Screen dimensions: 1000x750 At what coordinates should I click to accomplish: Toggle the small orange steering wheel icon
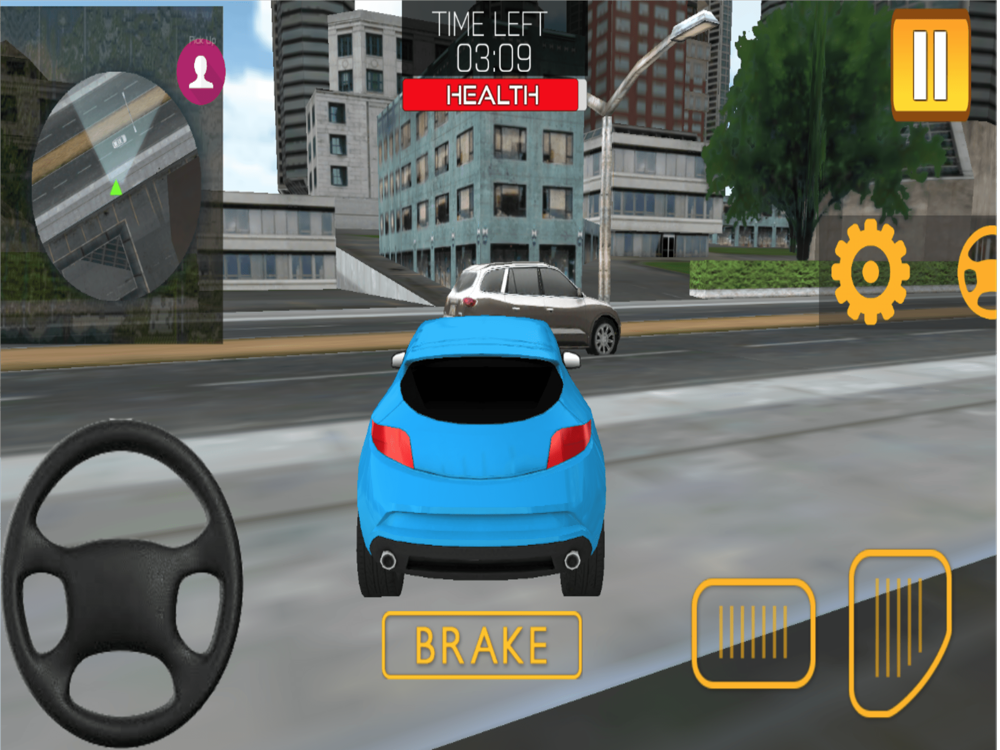tap(980, 272)
